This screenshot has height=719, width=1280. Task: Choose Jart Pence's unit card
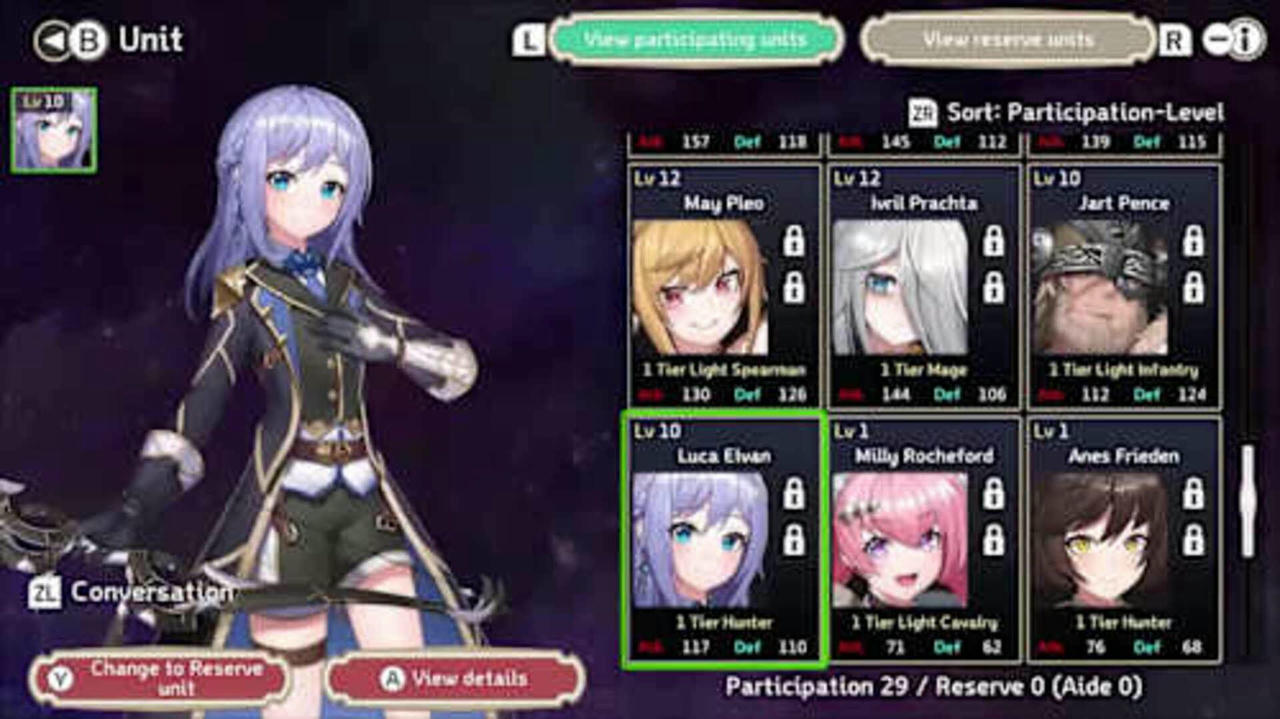coord(1123,287)
